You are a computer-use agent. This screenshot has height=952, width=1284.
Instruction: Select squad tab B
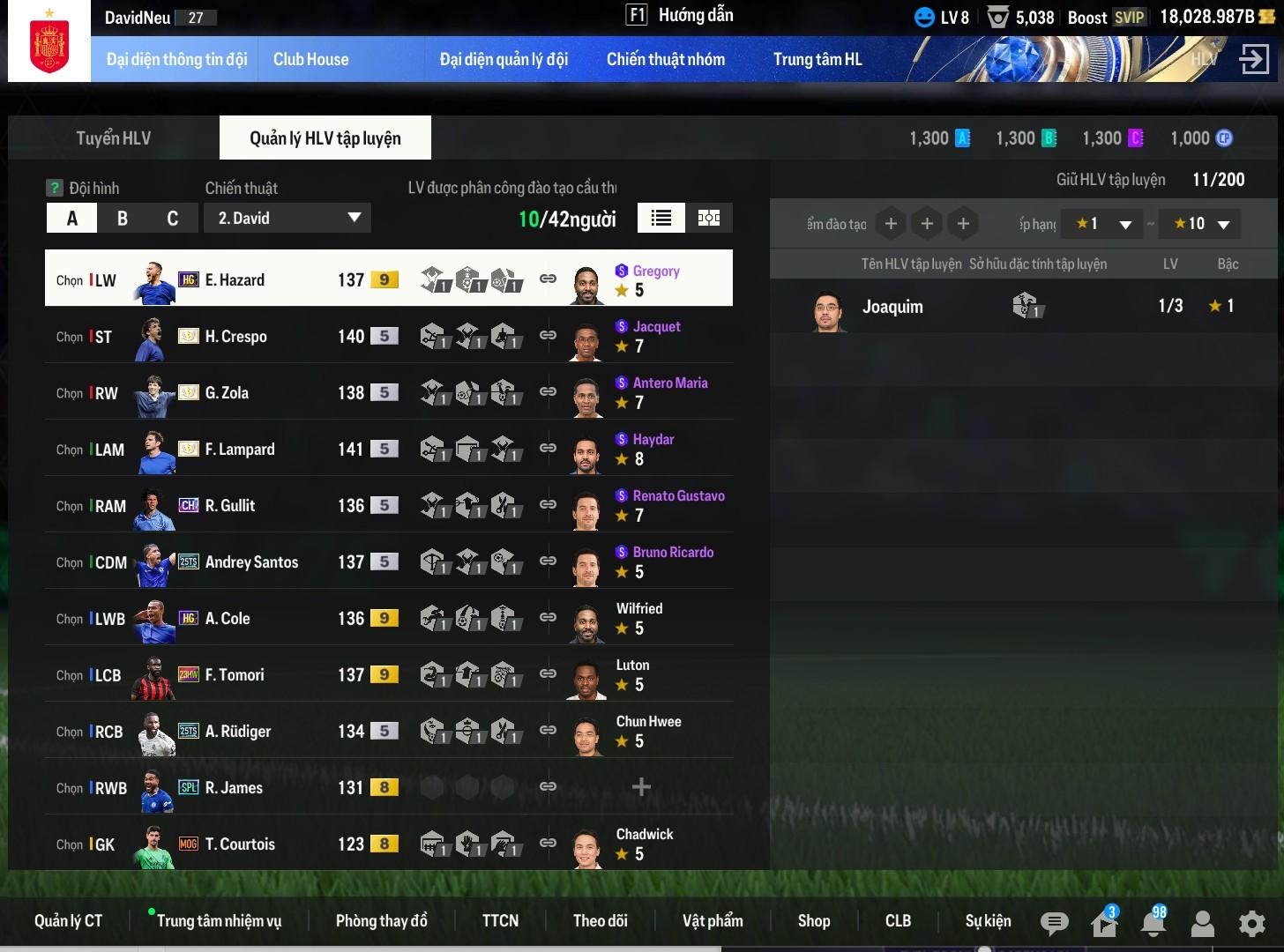pos(123,219)
